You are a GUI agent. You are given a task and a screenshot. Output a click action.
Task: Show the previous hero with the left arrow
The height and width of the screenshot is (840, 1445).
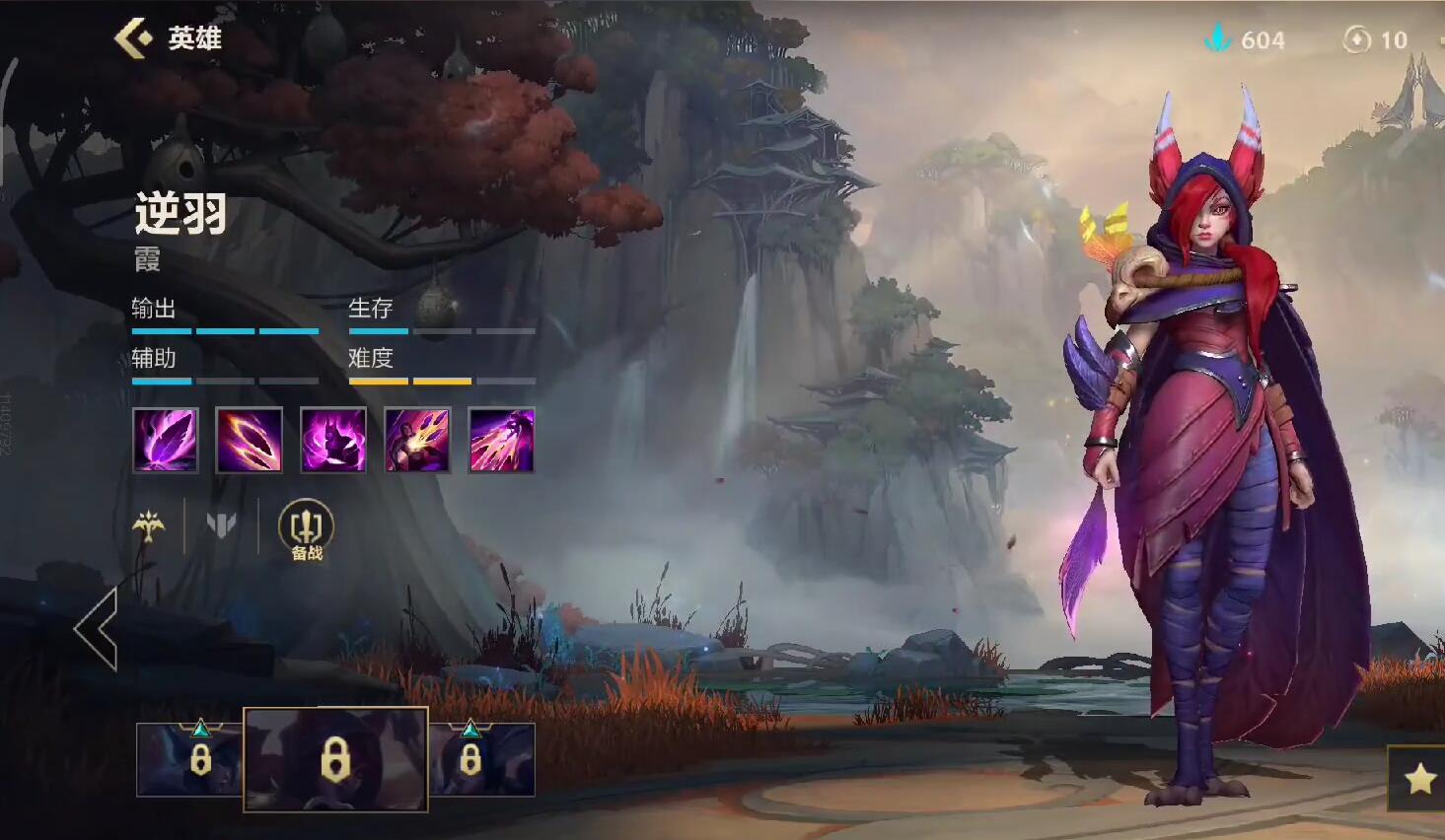click(97, 629)
